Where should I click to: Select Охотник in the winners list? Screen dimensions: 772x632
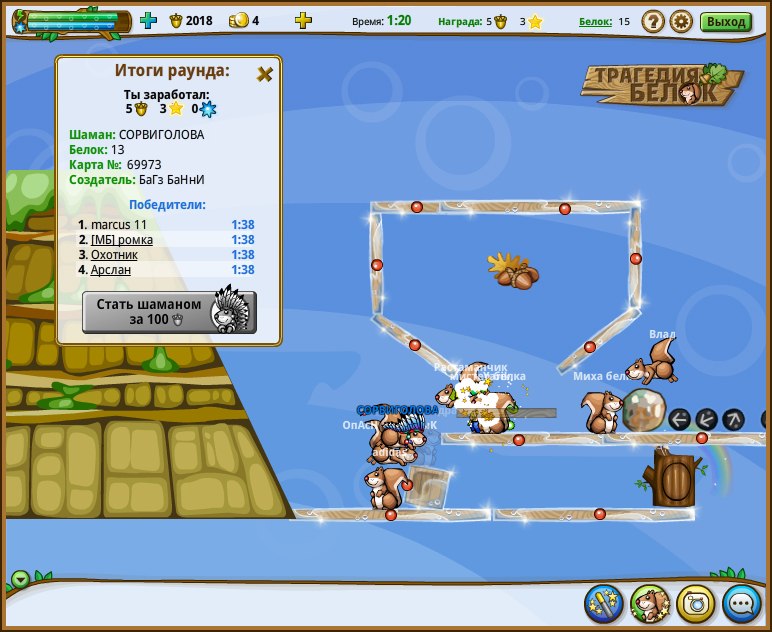pos(114,255)
